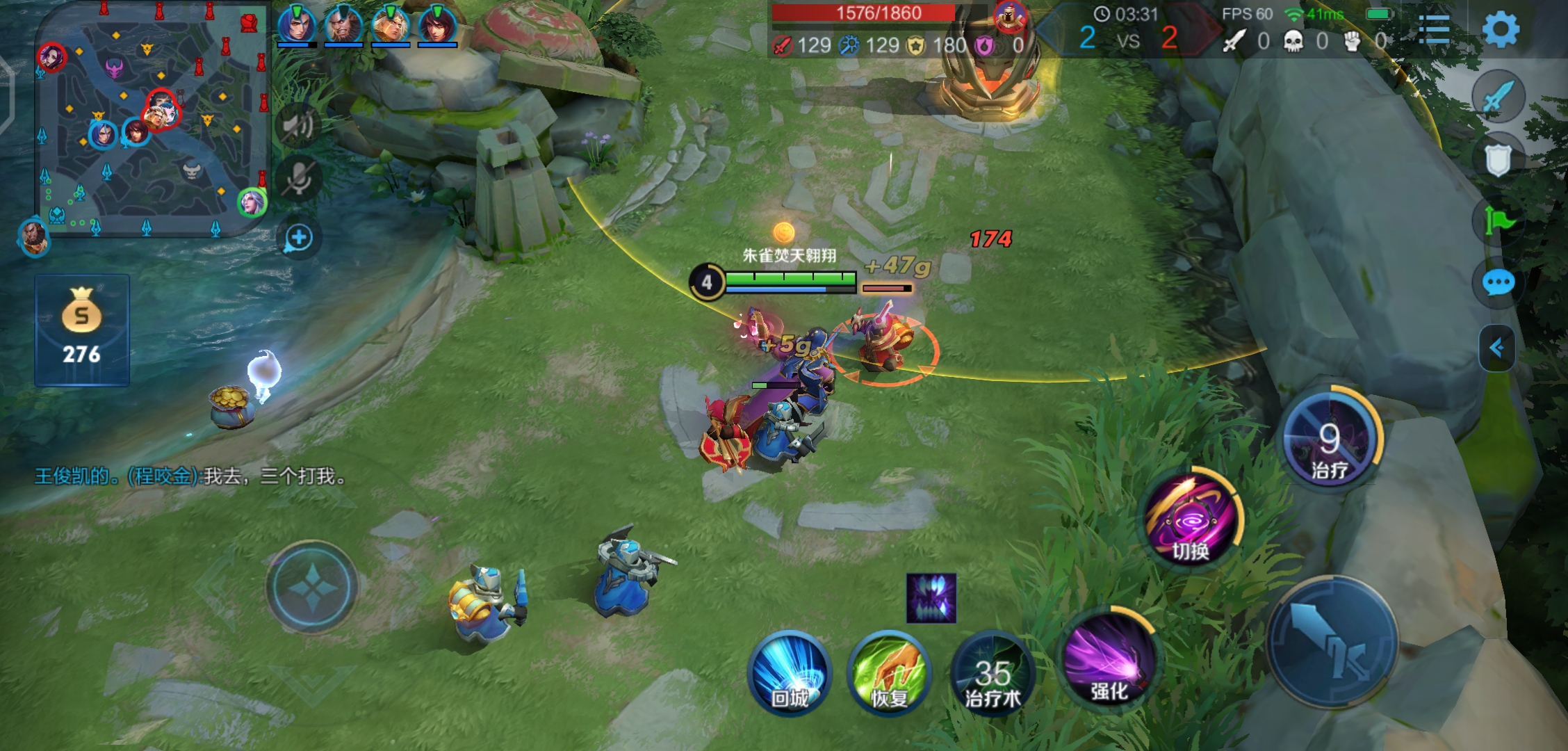Use the 治疗 heal skill
This screenshot has width=1568, height=751.
pyautogui.click(x=1330, y=439)
